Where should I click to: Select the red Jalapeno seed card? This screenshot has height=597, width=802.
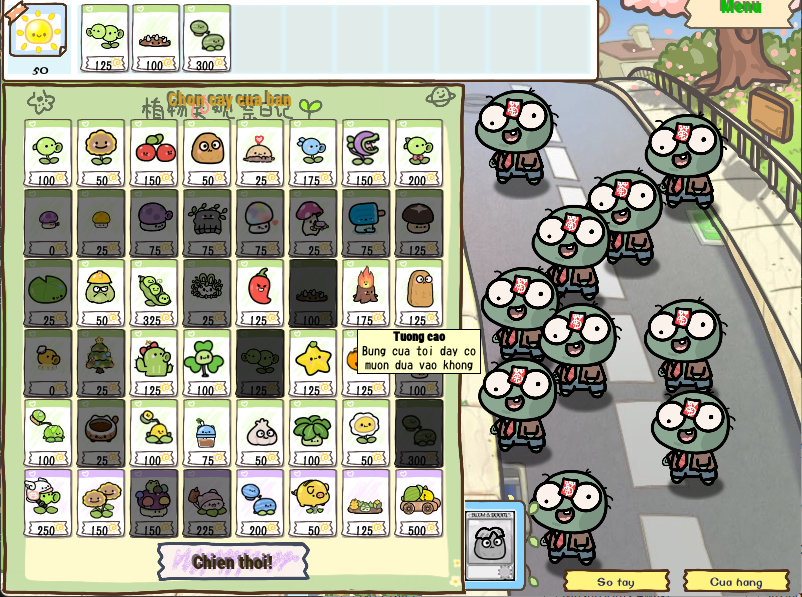pos(260,293)
